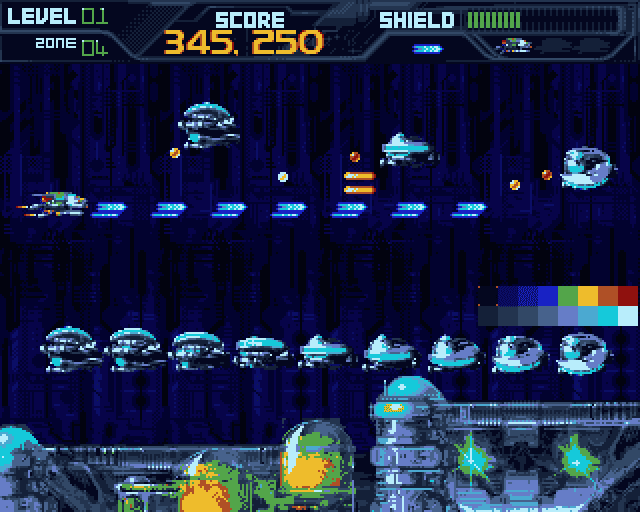Viewport: 640px width, 512px height.
Task: Pick the dark red palette swatch
Action: click(628, 296)
